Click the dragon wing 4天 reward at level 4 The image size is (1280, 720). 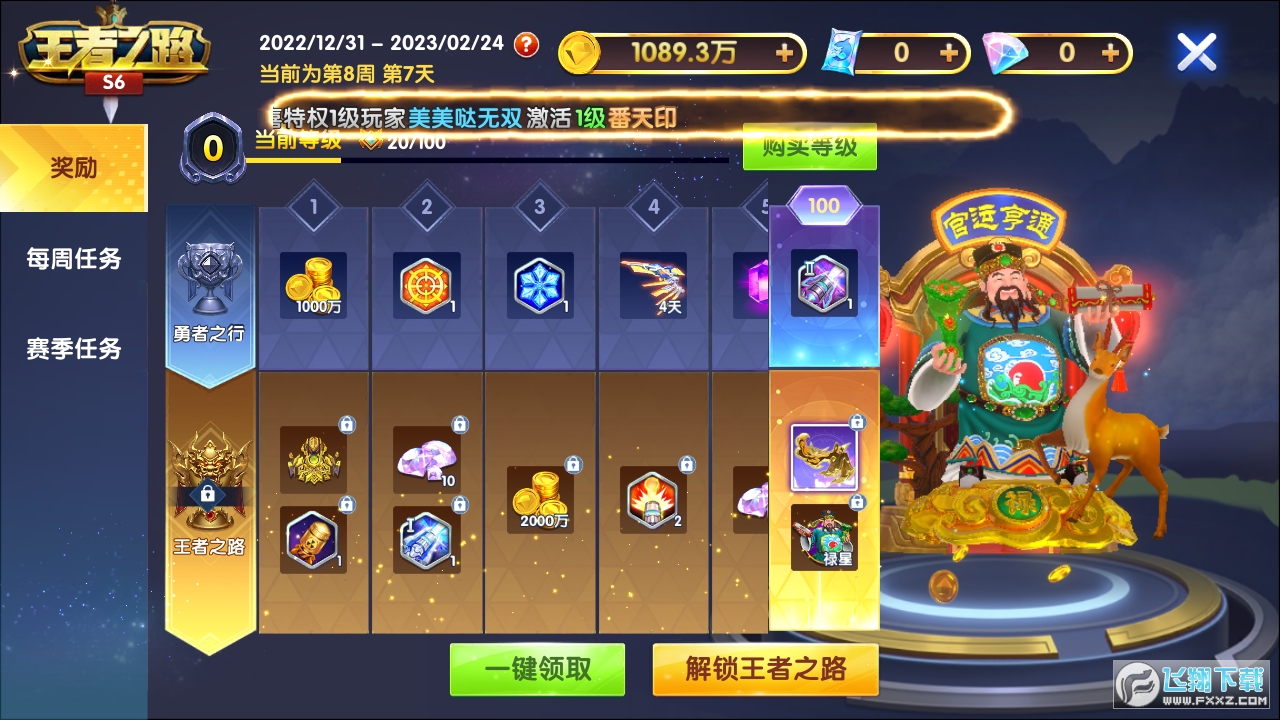point(653,285)
